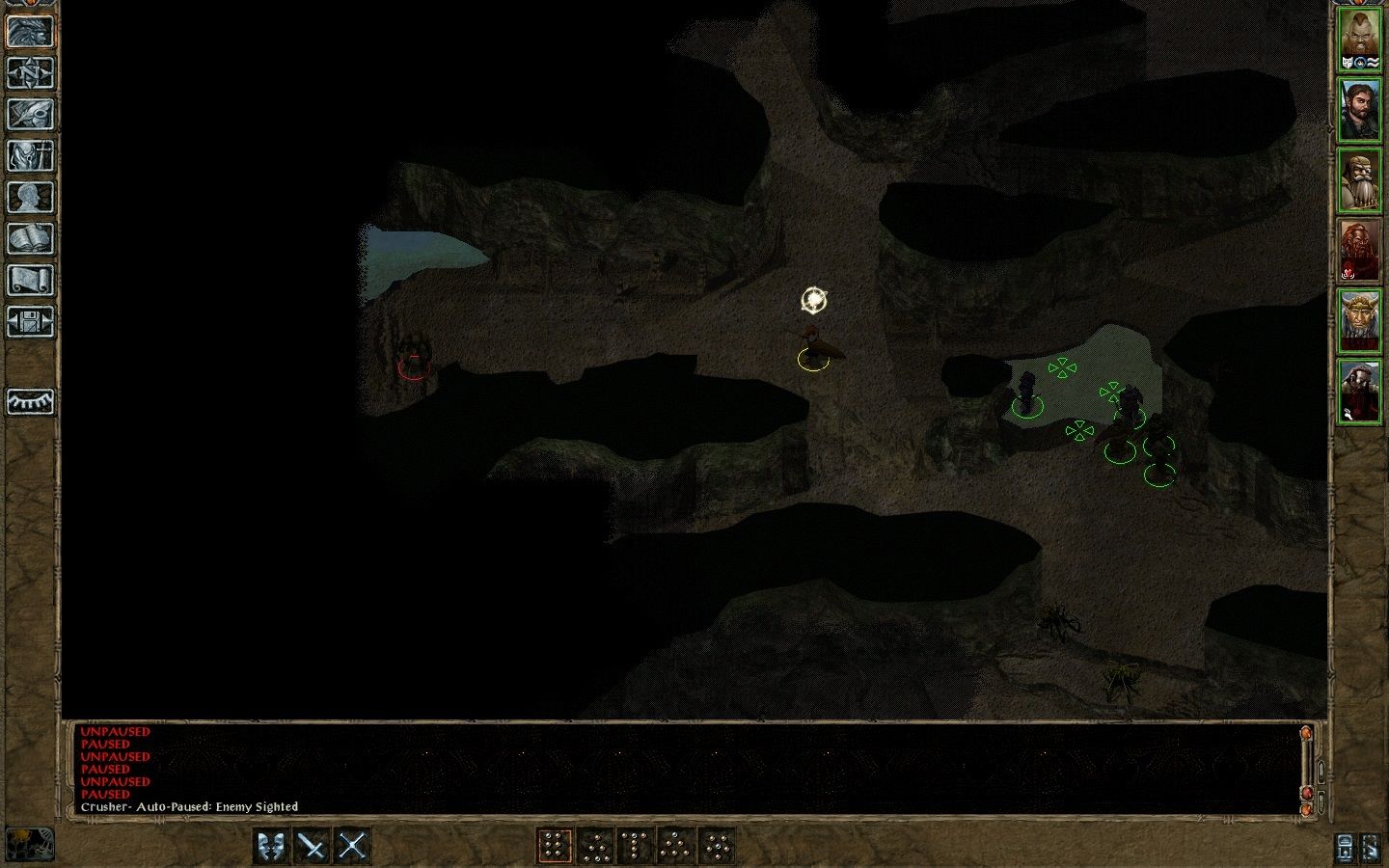The image size is (1389, 868).
Task: Open the save and options disk icon
Action: [30, 321]
